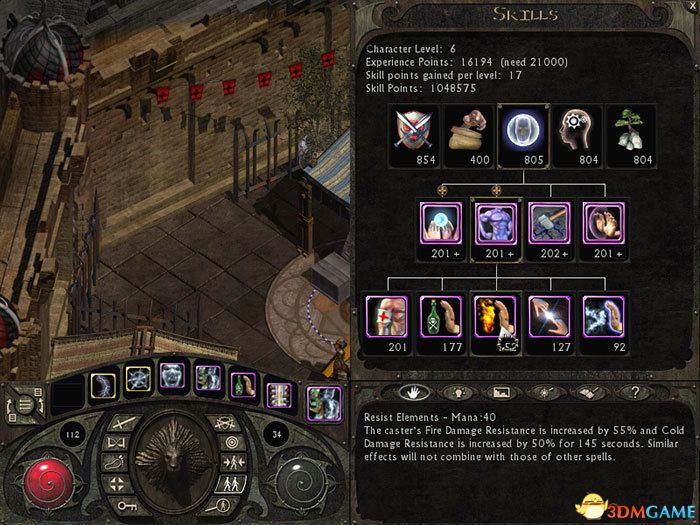This screenshot has height=525, width=700.
Task: Choose the muscular blue torso skill
Action: point(495,225)
